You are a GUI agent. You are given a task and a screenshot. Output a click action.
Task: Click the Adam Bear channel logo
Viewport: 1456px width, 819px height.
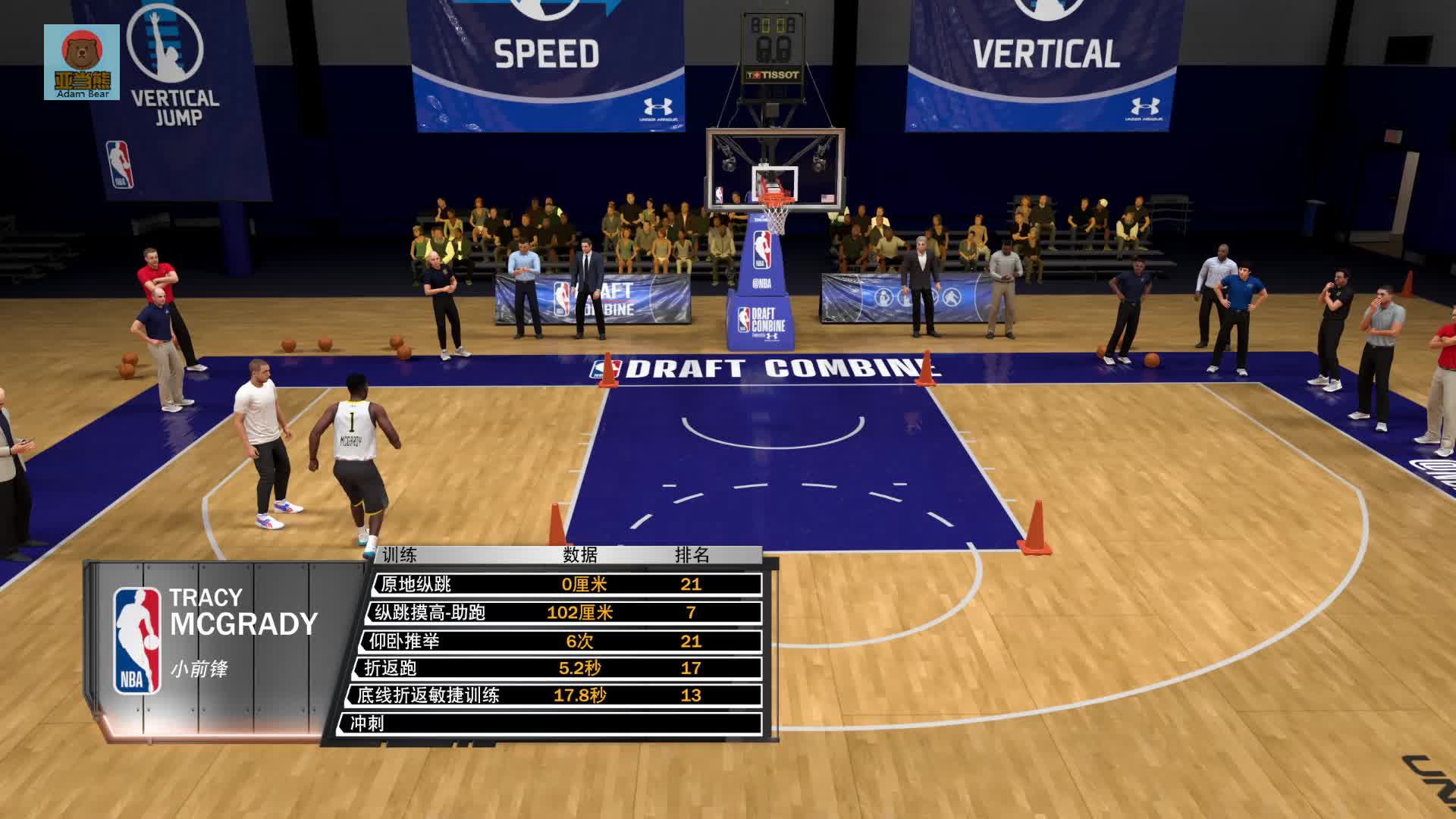[x=82, y=62]
